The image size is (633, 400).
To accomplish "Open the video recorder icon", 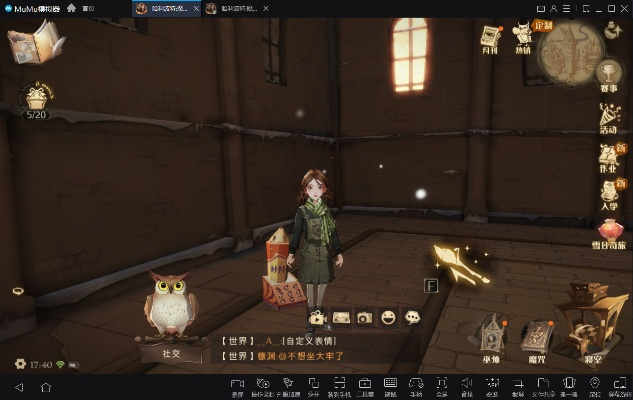I will [x=317, y=317].
